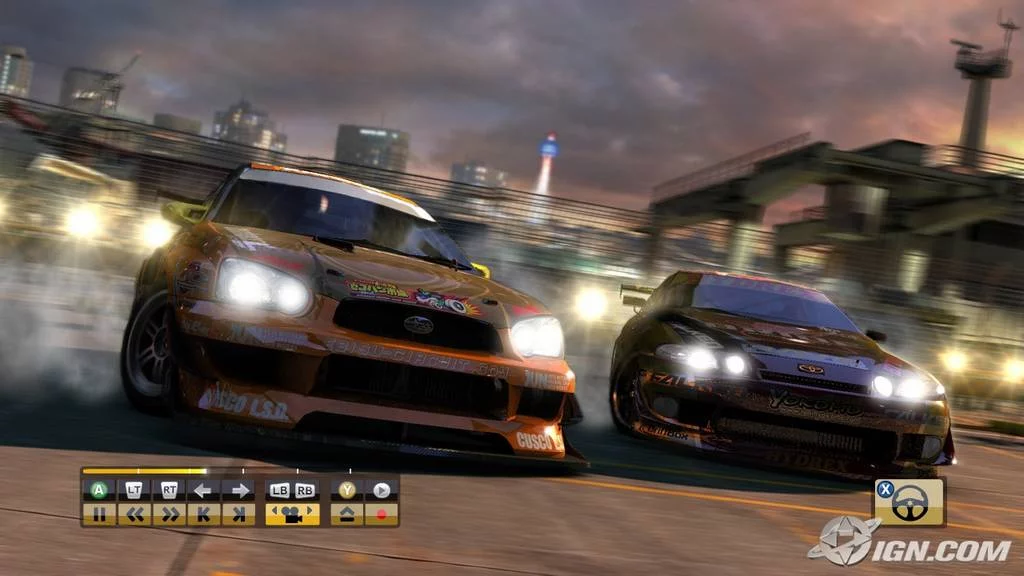
Task: Pause the replay playback
Action: (99, 514)
